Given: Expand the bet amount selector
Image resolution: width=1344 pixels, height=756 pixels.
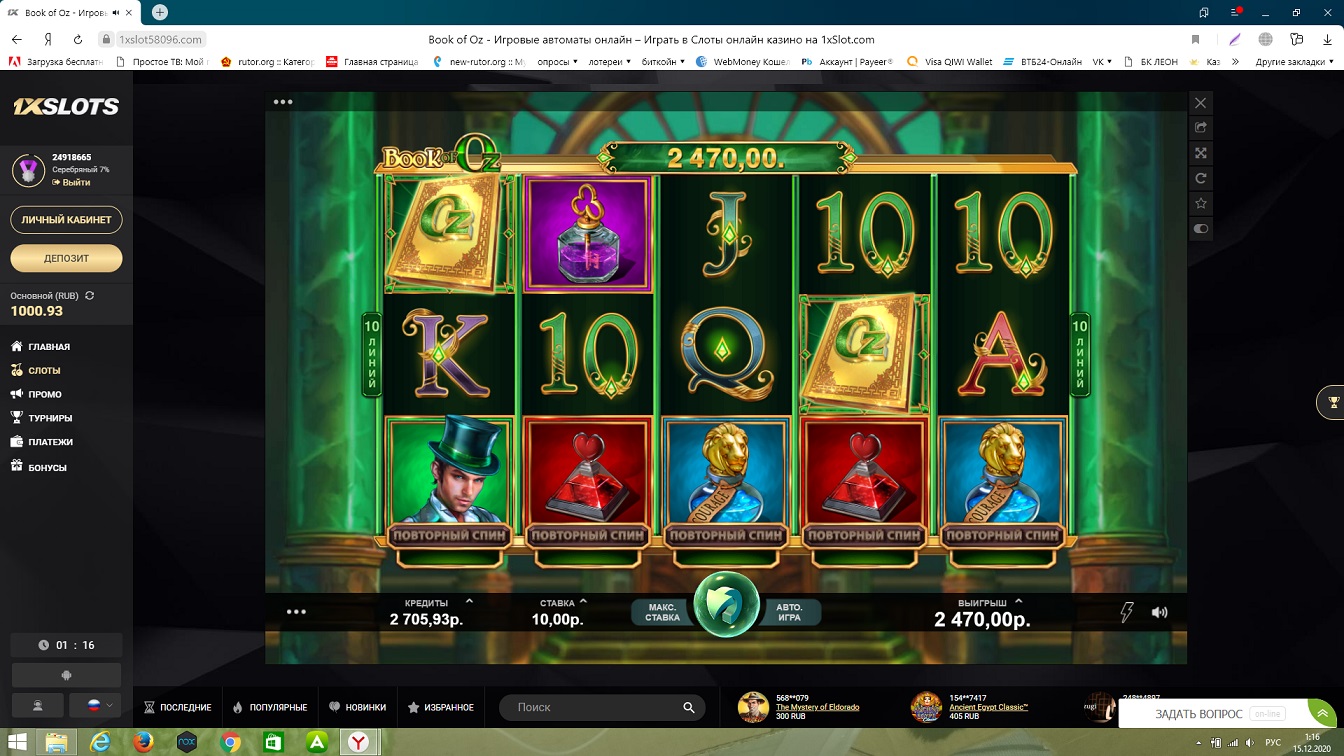Looking at the screenshot, I should [x=583, y=602].
